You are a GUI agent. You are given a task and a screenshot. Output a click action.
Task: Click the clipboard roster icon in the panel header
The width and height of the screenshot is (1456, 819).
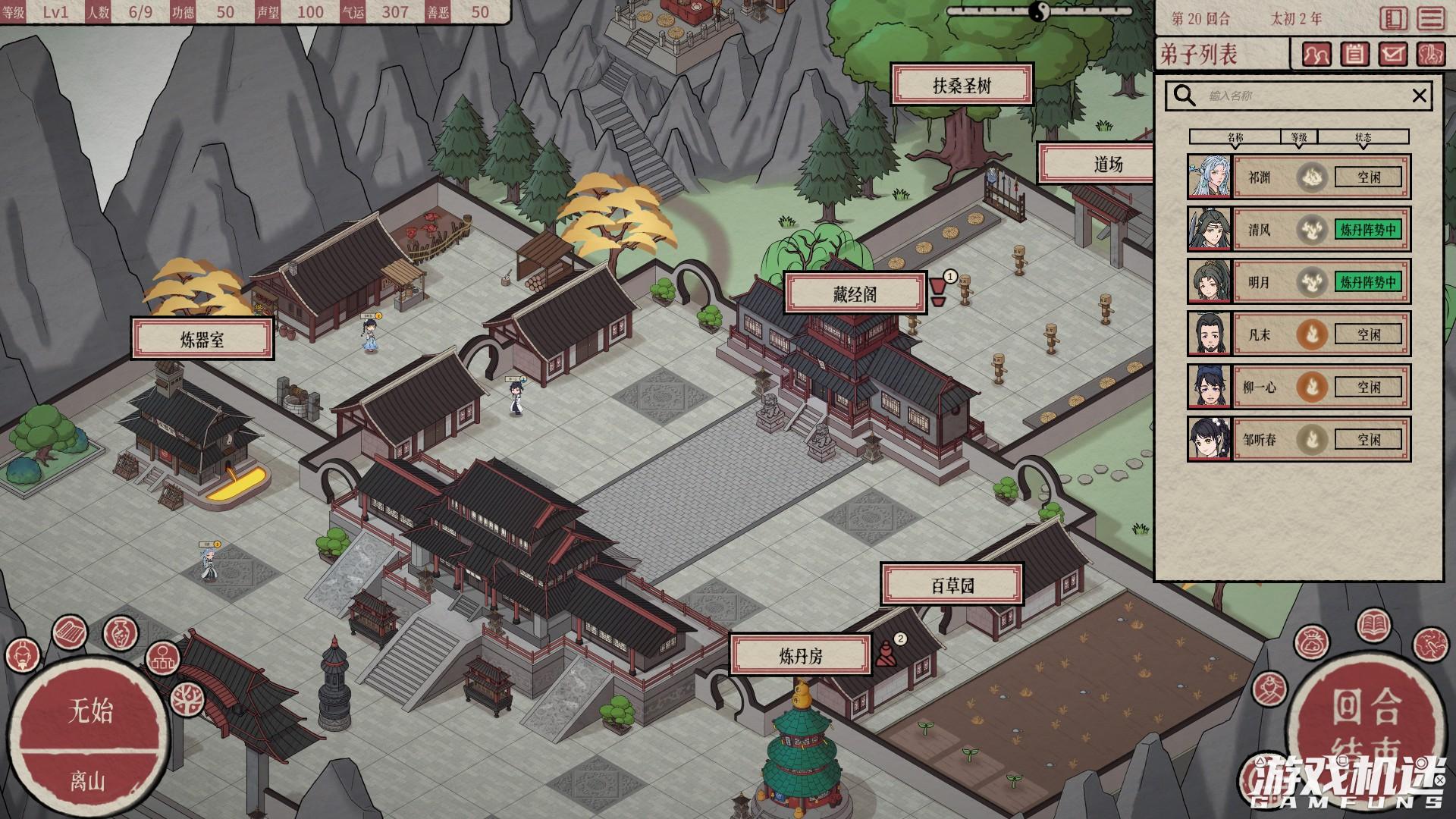pos(1355,55)
